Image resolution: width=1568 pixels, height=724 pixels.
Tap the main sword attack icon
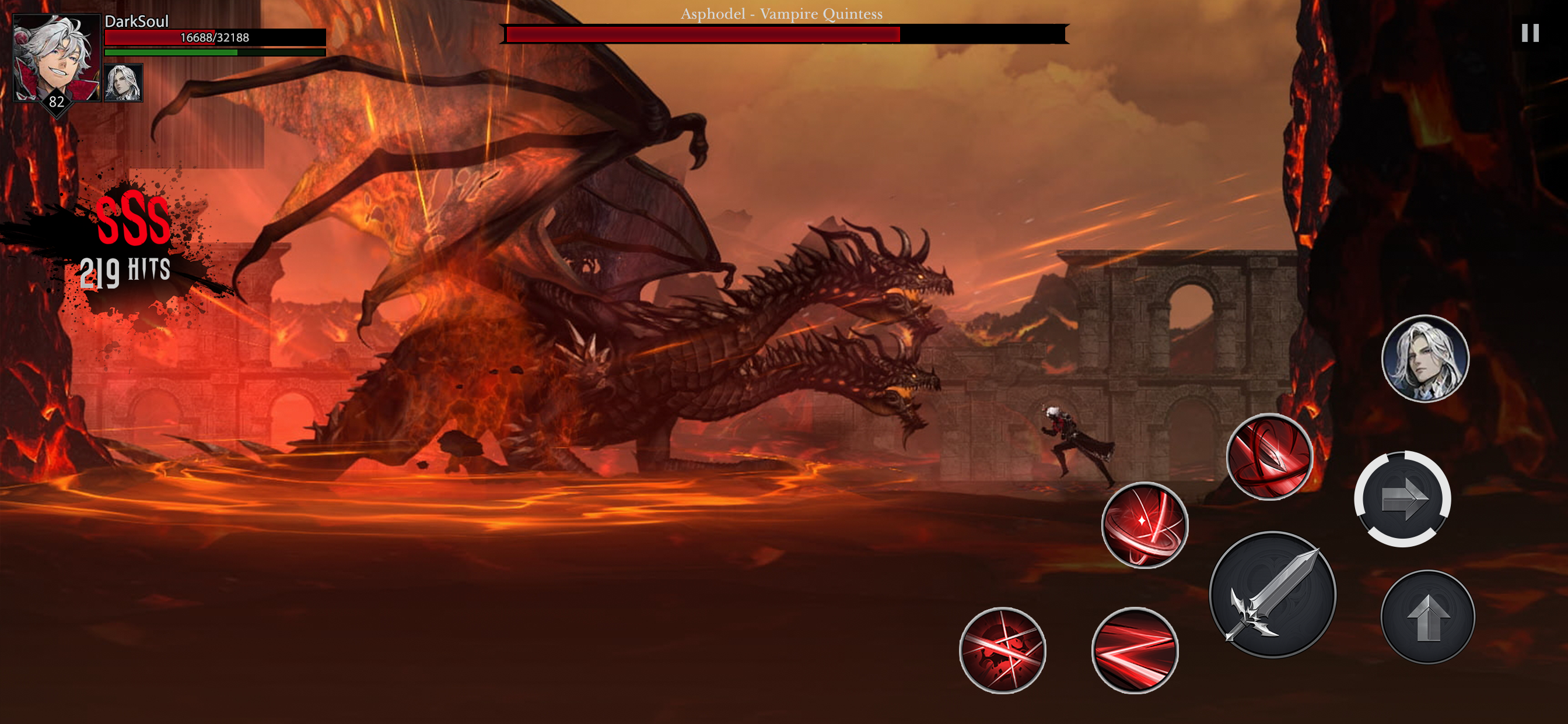click(1270, 595)
